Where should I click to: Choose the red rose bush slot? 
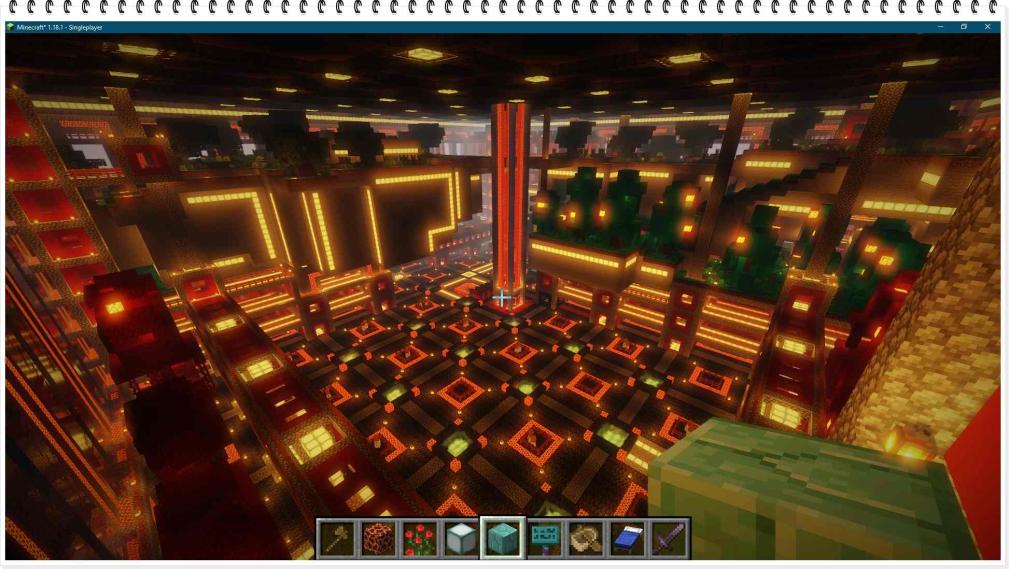point(419,538)
